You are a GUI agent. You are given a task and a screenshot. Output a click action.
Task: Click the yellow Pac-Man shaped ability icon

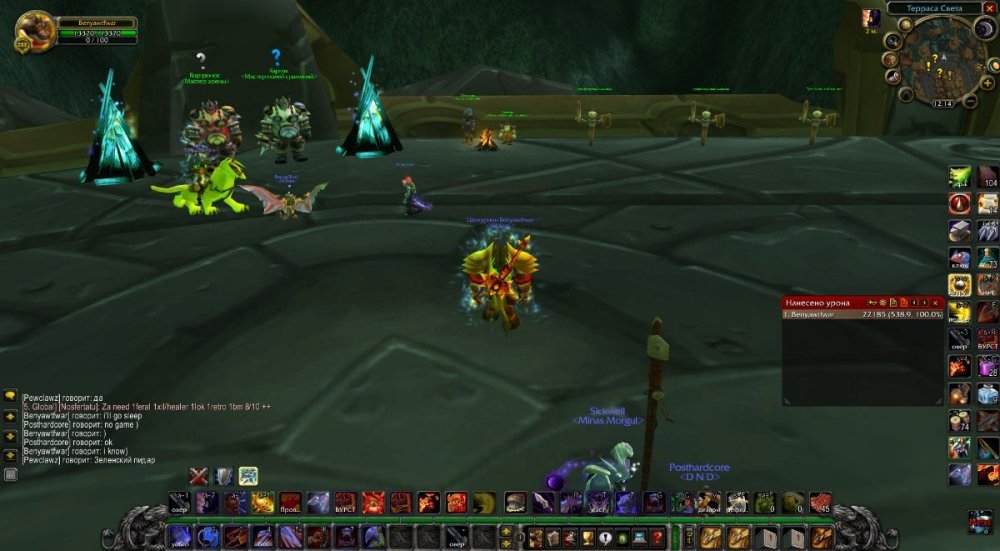coord(483,502)
